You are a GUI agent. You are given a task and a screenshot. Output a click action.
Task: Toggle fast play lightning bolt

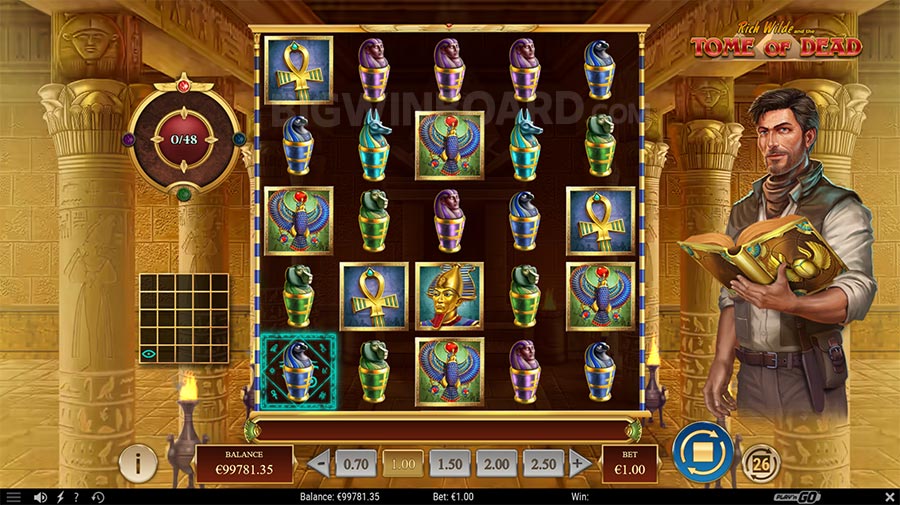click(60, 497)
